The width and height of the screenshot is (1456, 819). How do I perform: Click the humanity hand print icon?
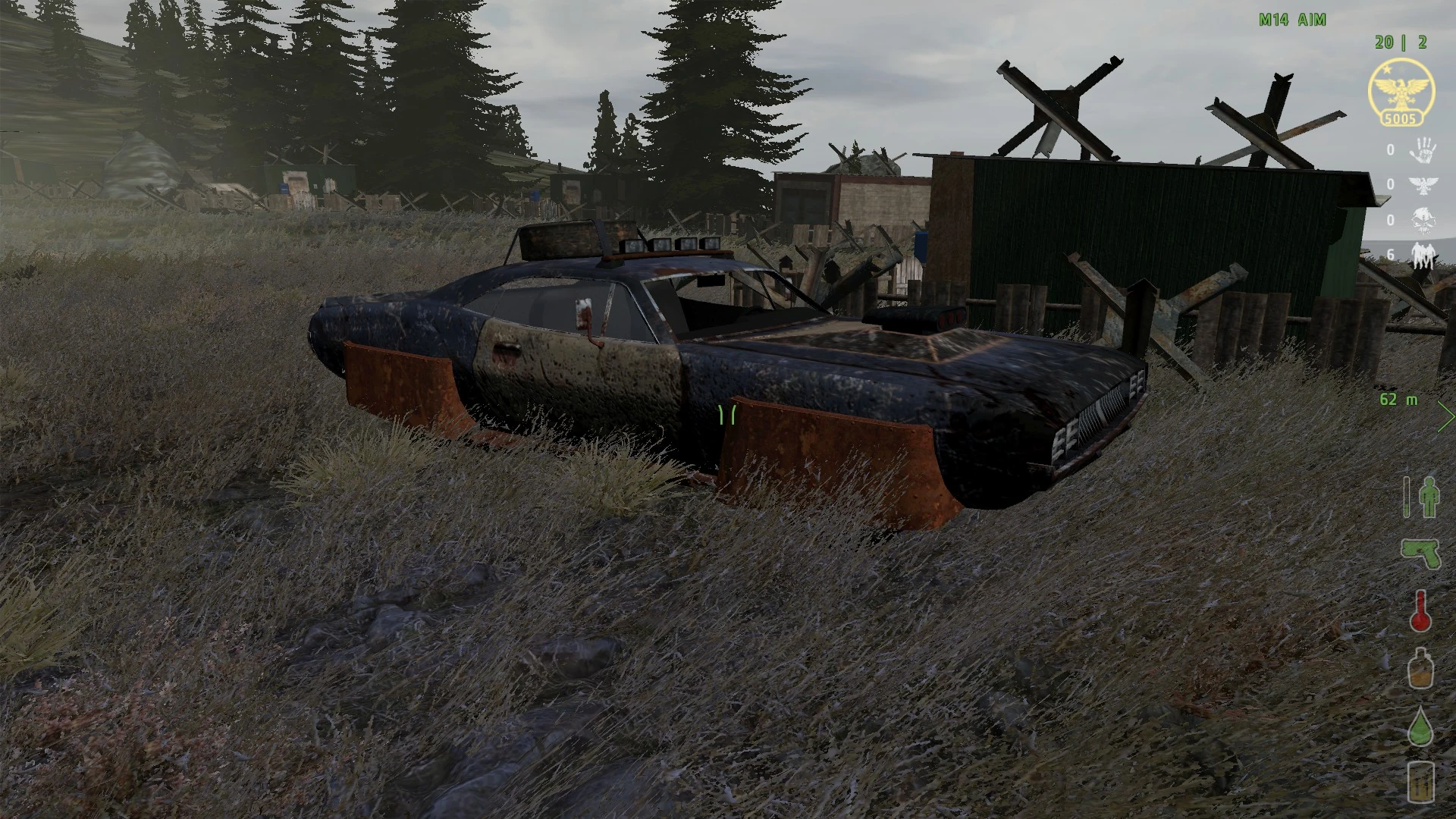click(1423, 151)
